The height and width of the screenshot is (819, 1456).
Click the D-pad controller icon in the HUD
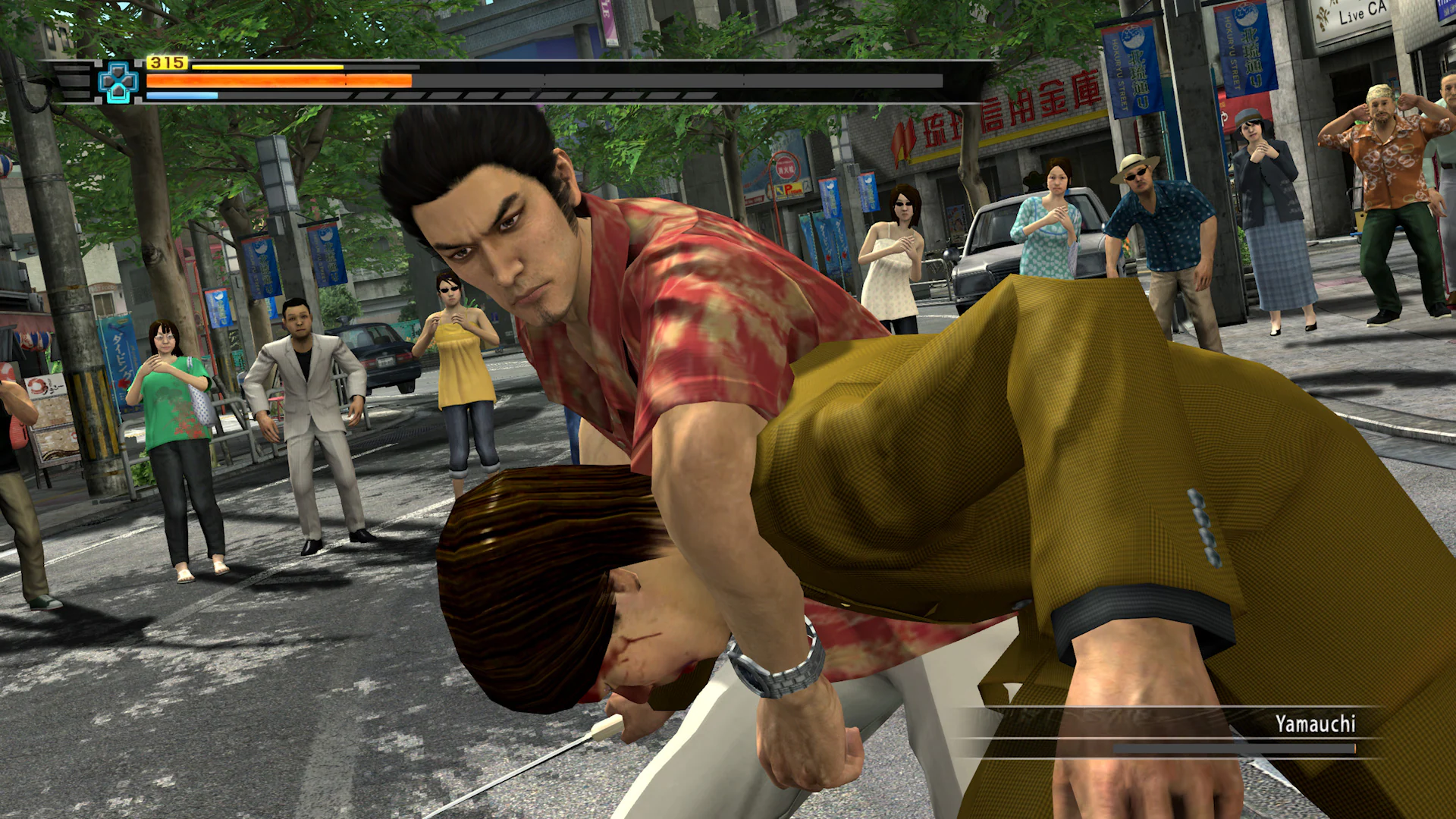click(118, 81)
